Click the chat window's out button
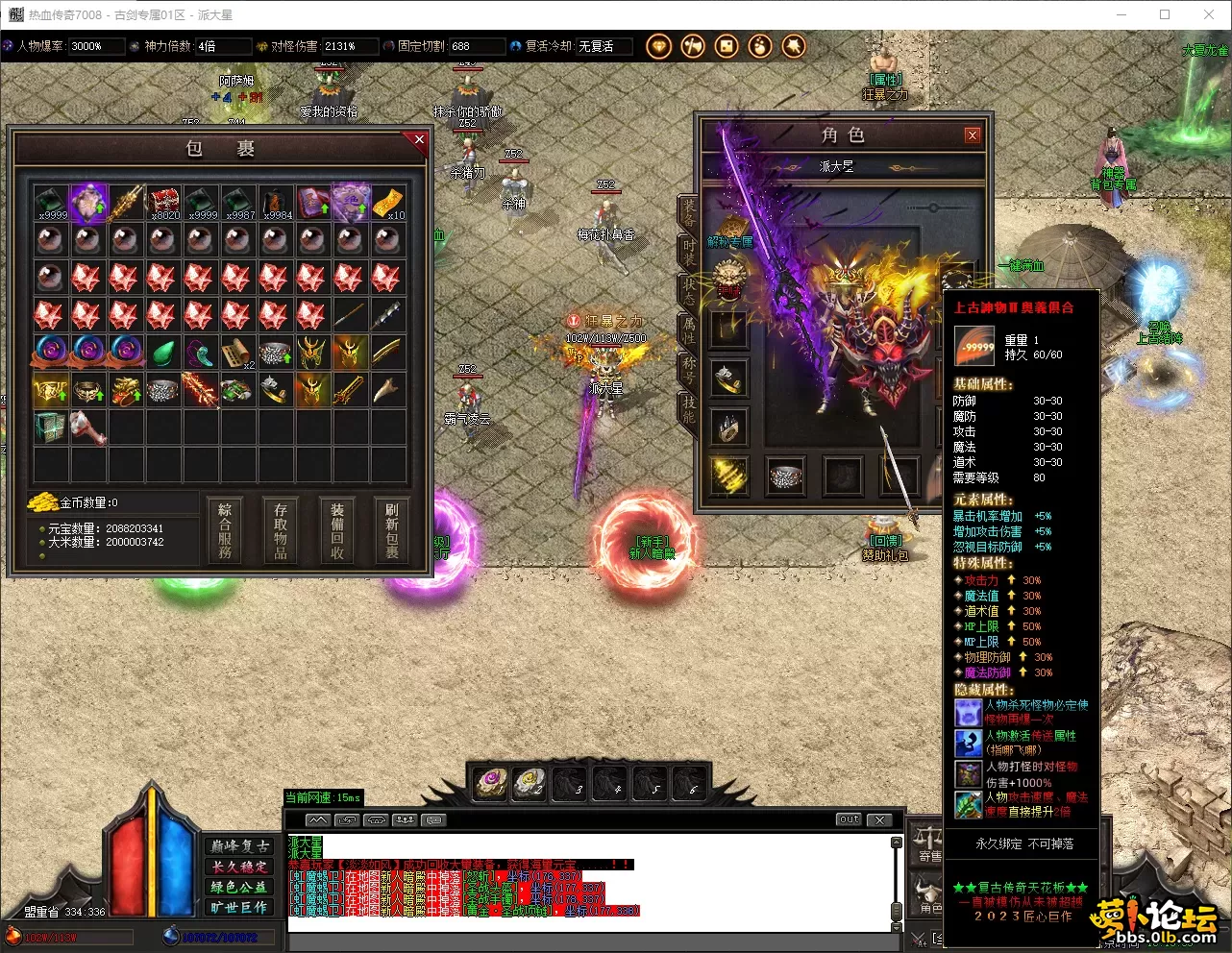This screenshot has width=1232, height=953. pos(848,819)
